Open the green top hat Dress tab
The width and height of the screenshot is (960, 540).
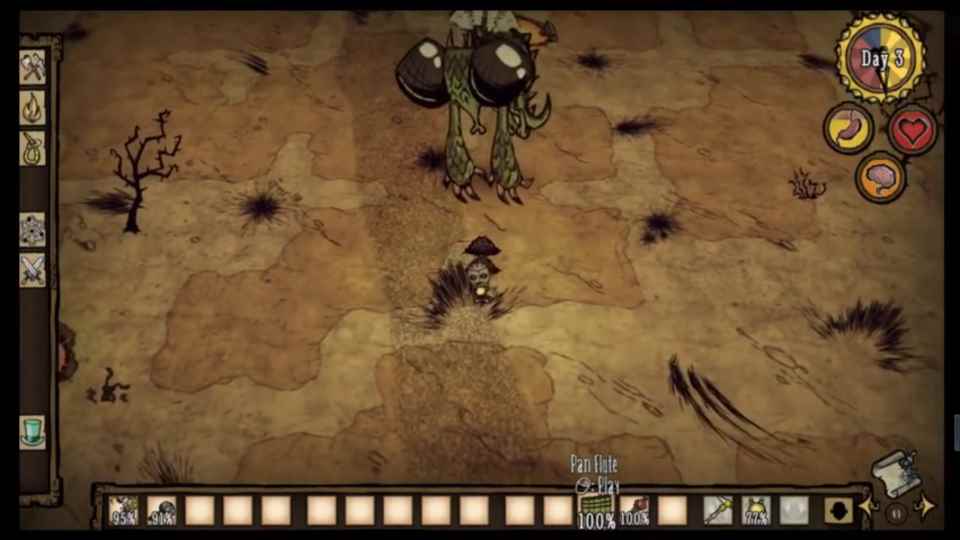[33, 432]
